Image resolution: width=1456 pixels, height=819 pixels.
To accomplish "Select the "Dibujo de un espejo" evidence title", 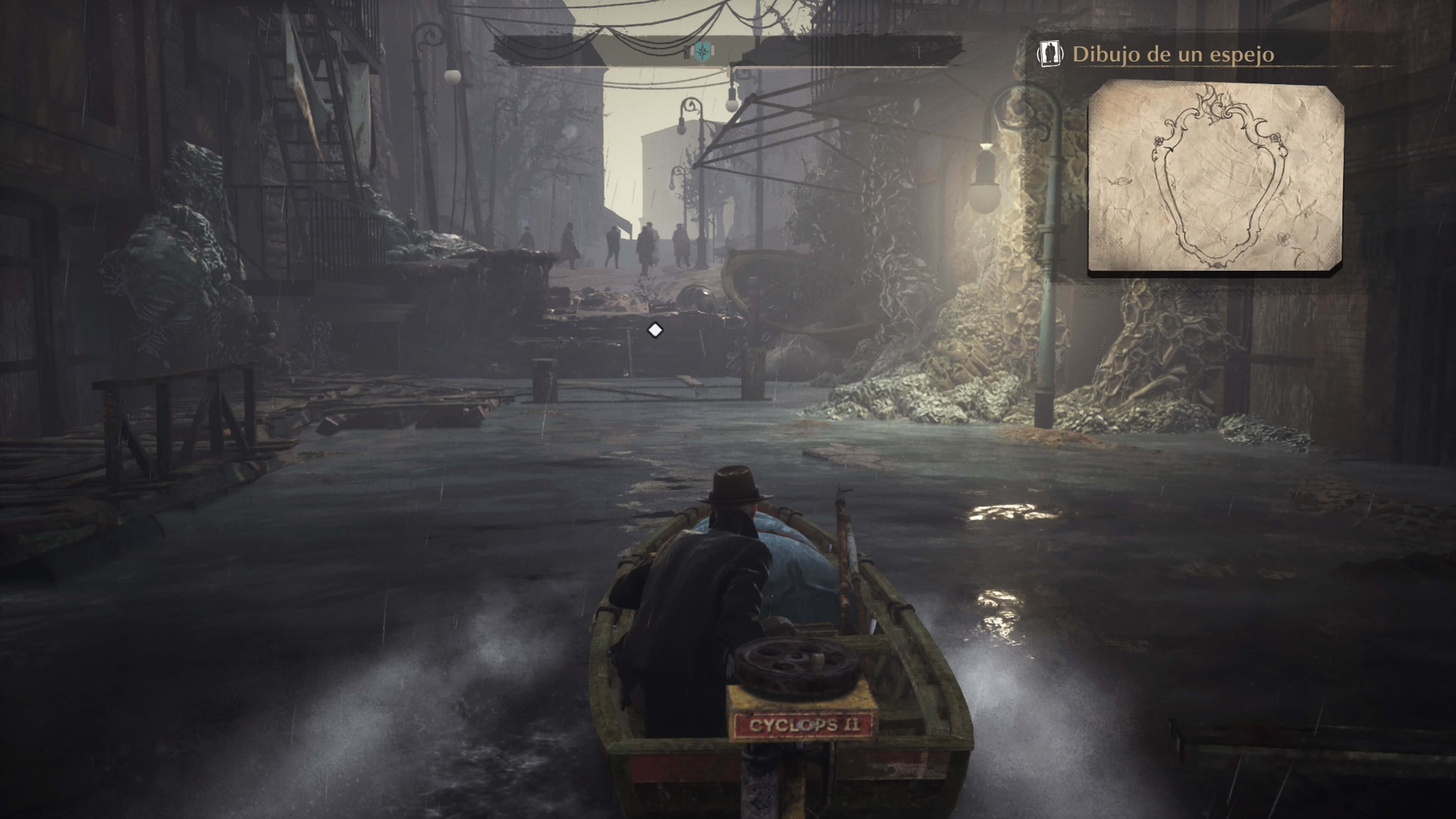I will coord(1173,55).
